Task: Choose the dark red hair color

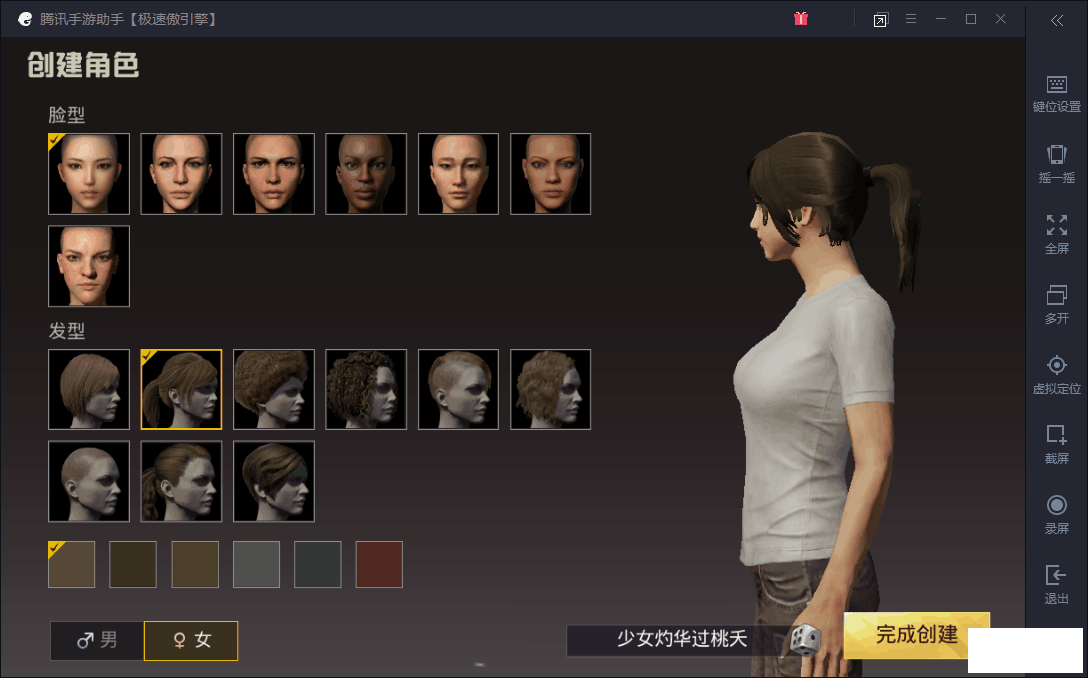Action: pos(379,565)
